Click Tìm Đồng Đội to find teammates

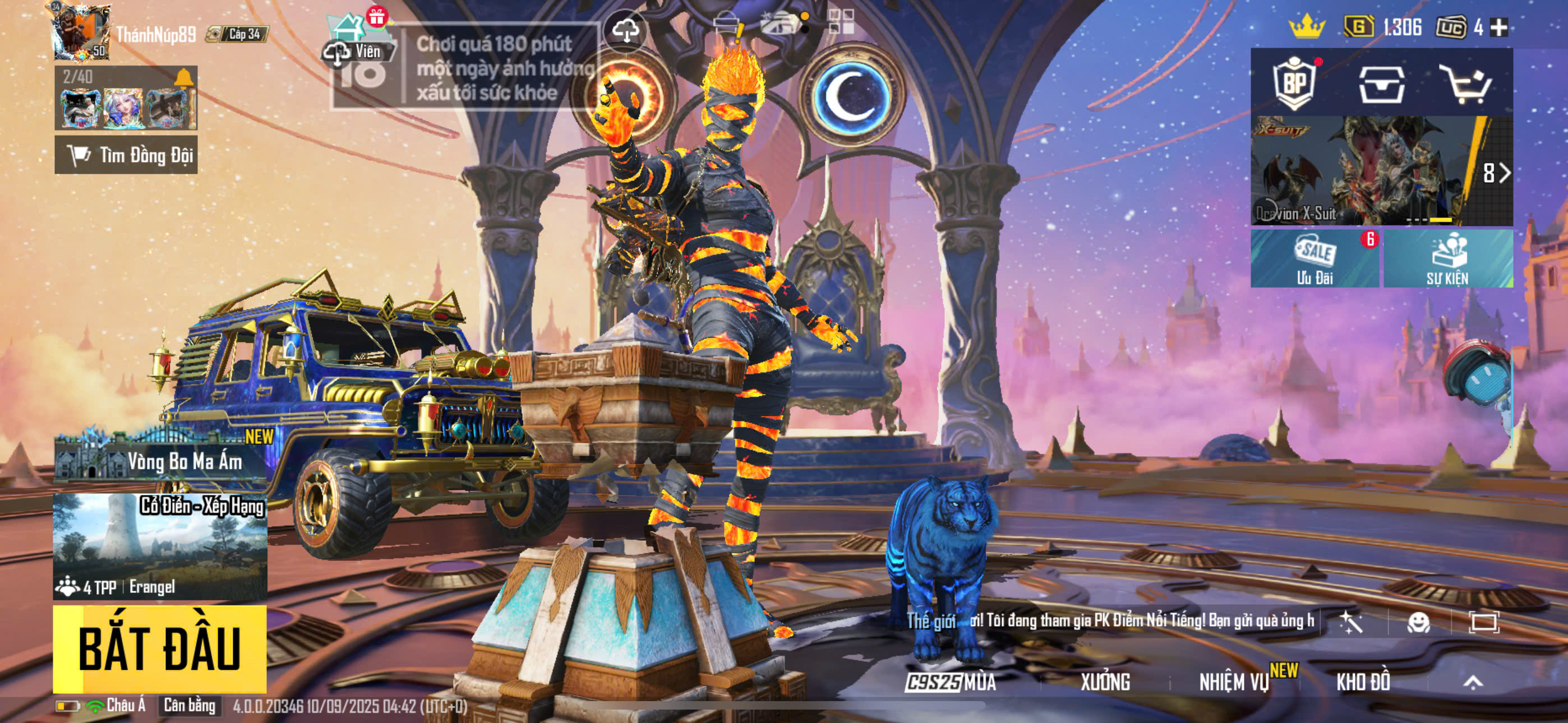point(126,155)
